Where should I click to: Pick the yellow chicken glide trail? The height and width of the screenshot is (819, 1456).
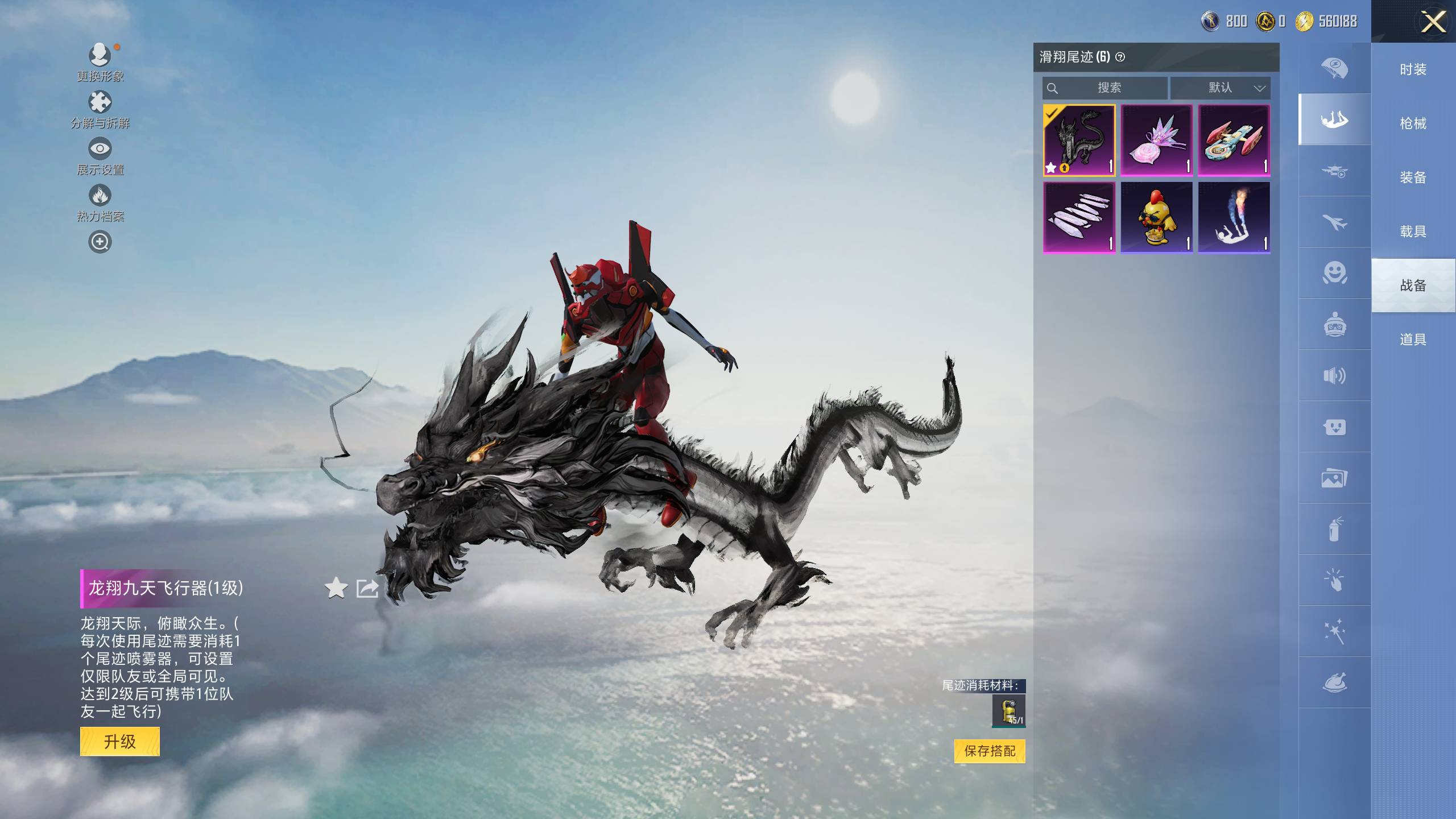(x=1156, y=217)
